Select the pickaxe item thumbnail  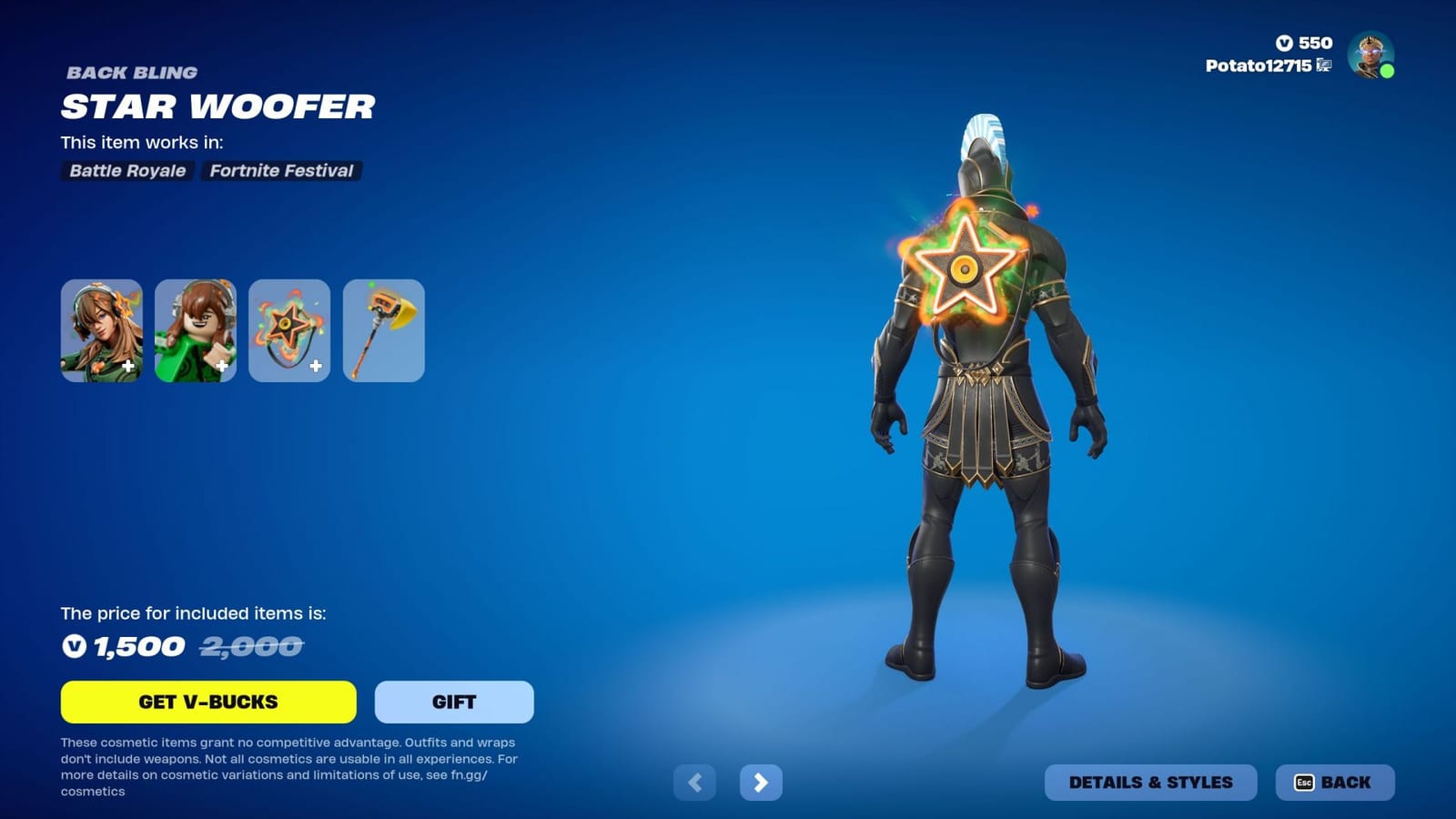click(383, 330)
